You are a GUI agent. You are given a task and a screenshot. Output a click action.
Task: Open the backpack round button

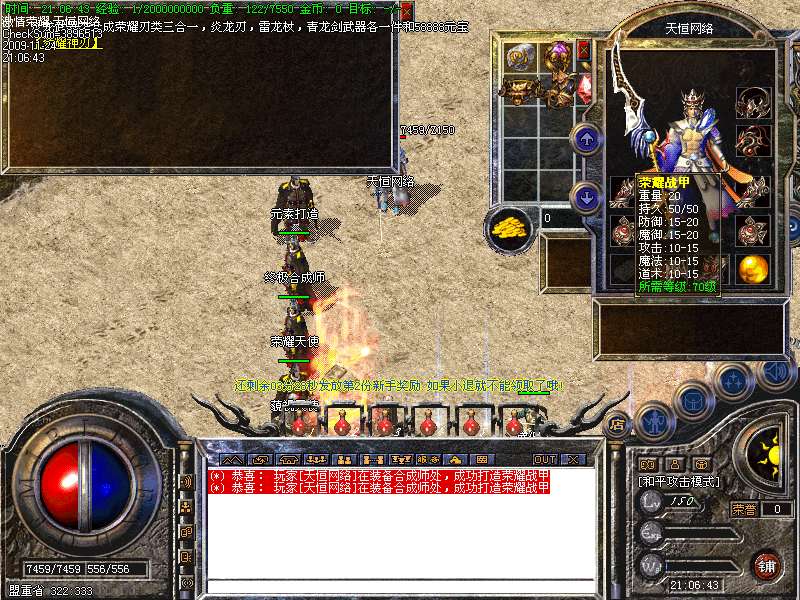693,402
